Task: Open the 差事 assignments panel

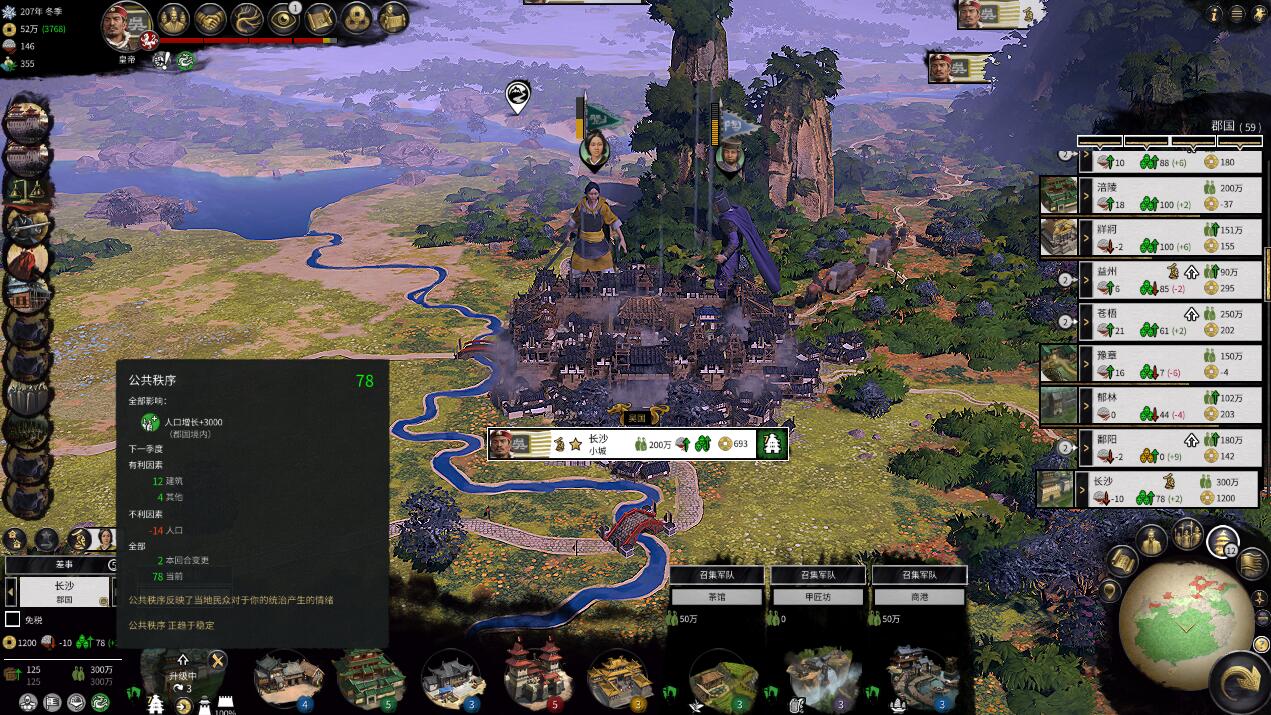Action: click(x=62, y=565)
